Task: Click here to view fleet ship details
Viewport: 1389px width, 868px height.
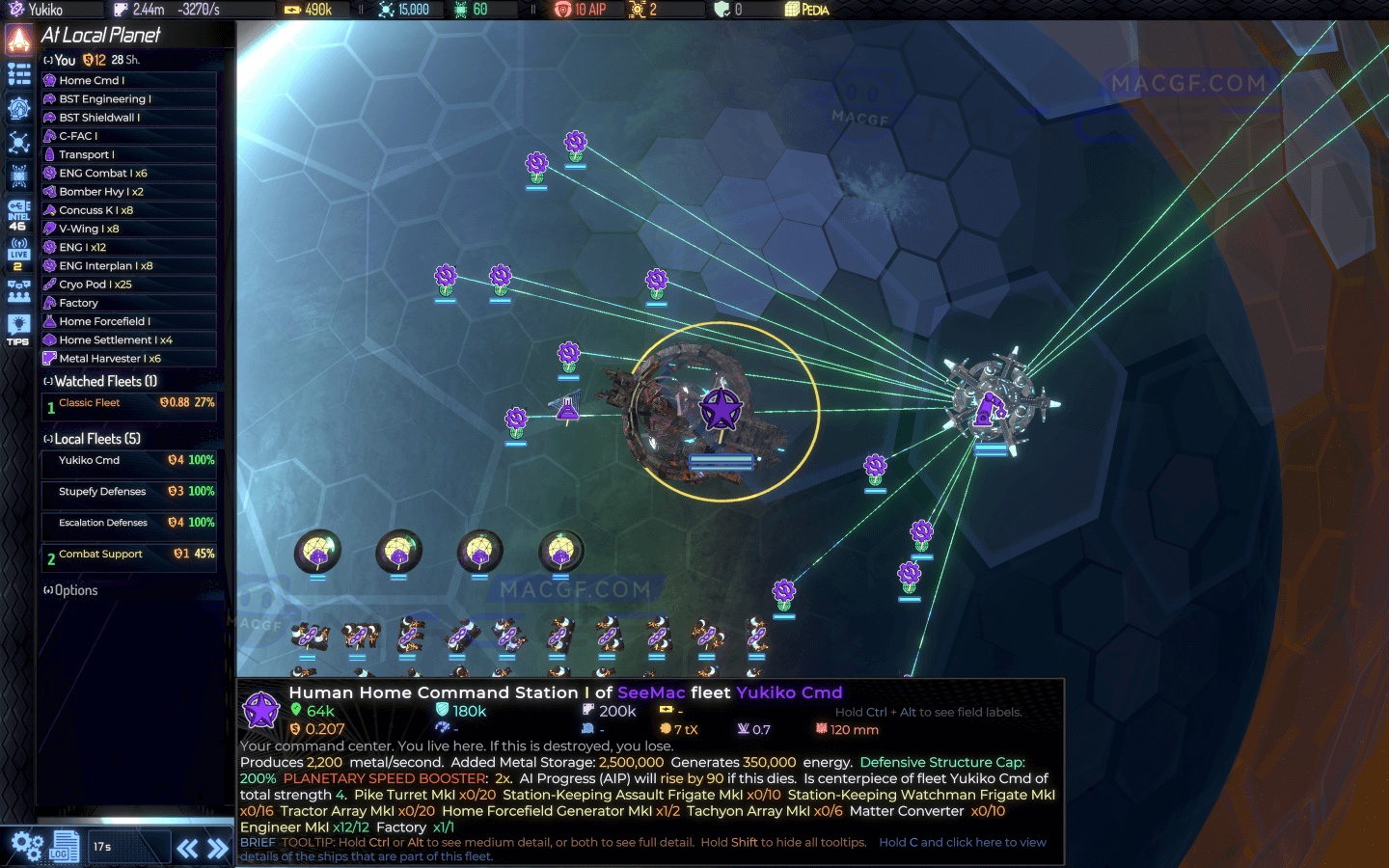Action: click(x=962, y=842)
